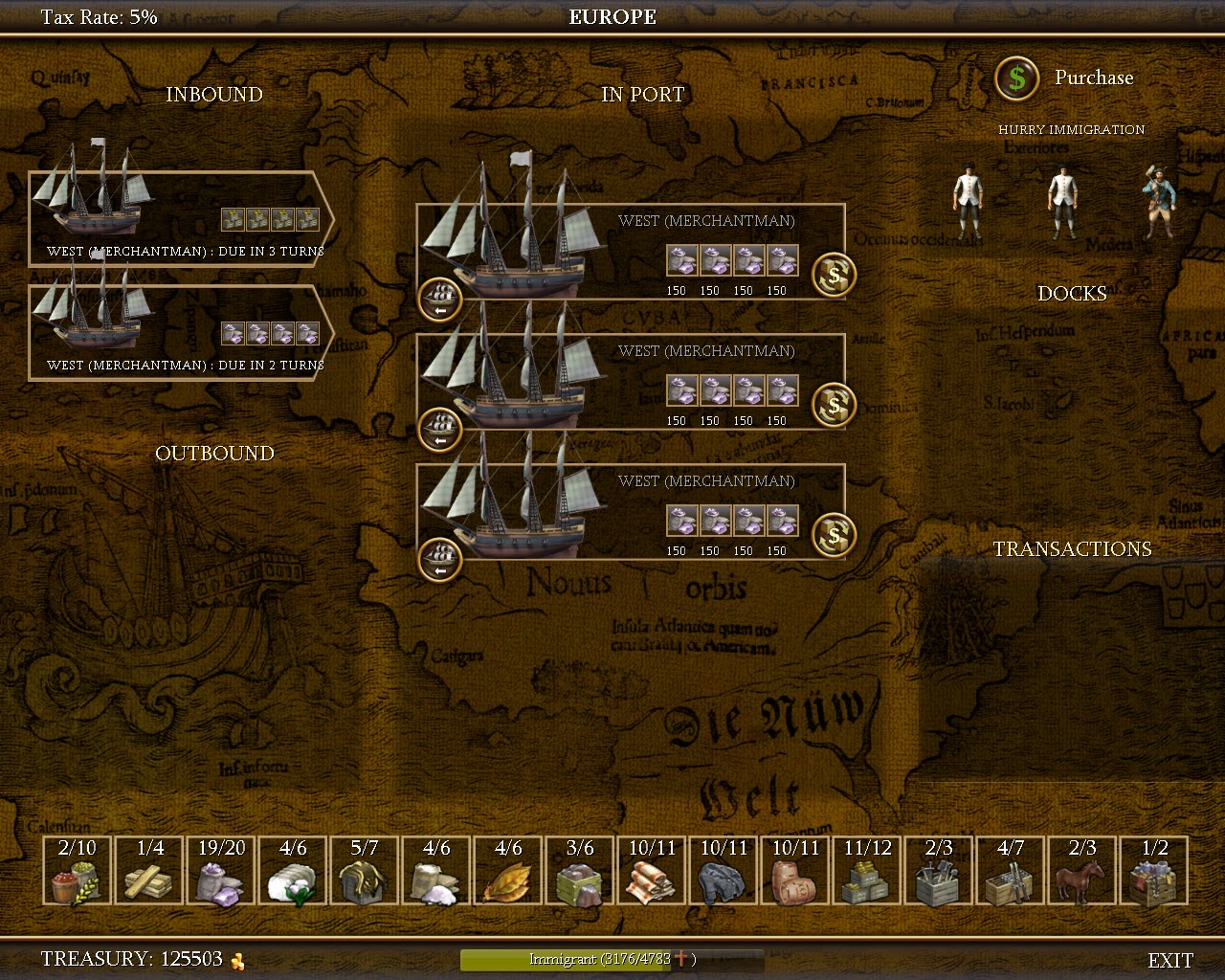Viewport: 1225px width, 980px height.
Task: Click the tools goods icon showing 2/3
Action: click(938, 871)
